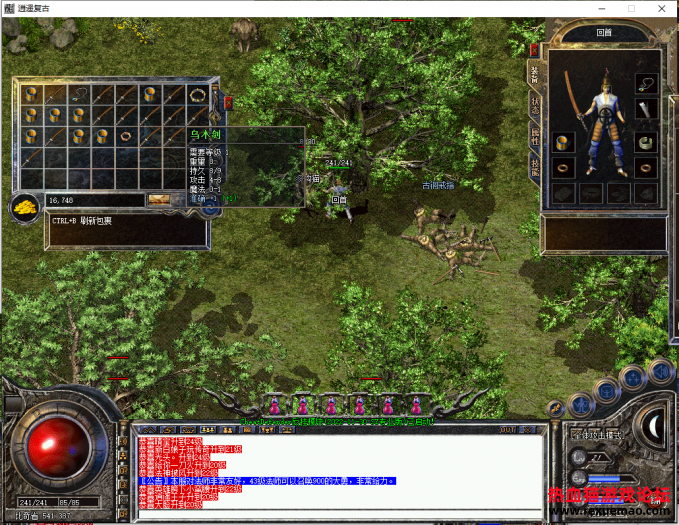Viewport: 679px width, 525px height.
Task: Close the inventory bag panel
Action: tap(228, 101)
